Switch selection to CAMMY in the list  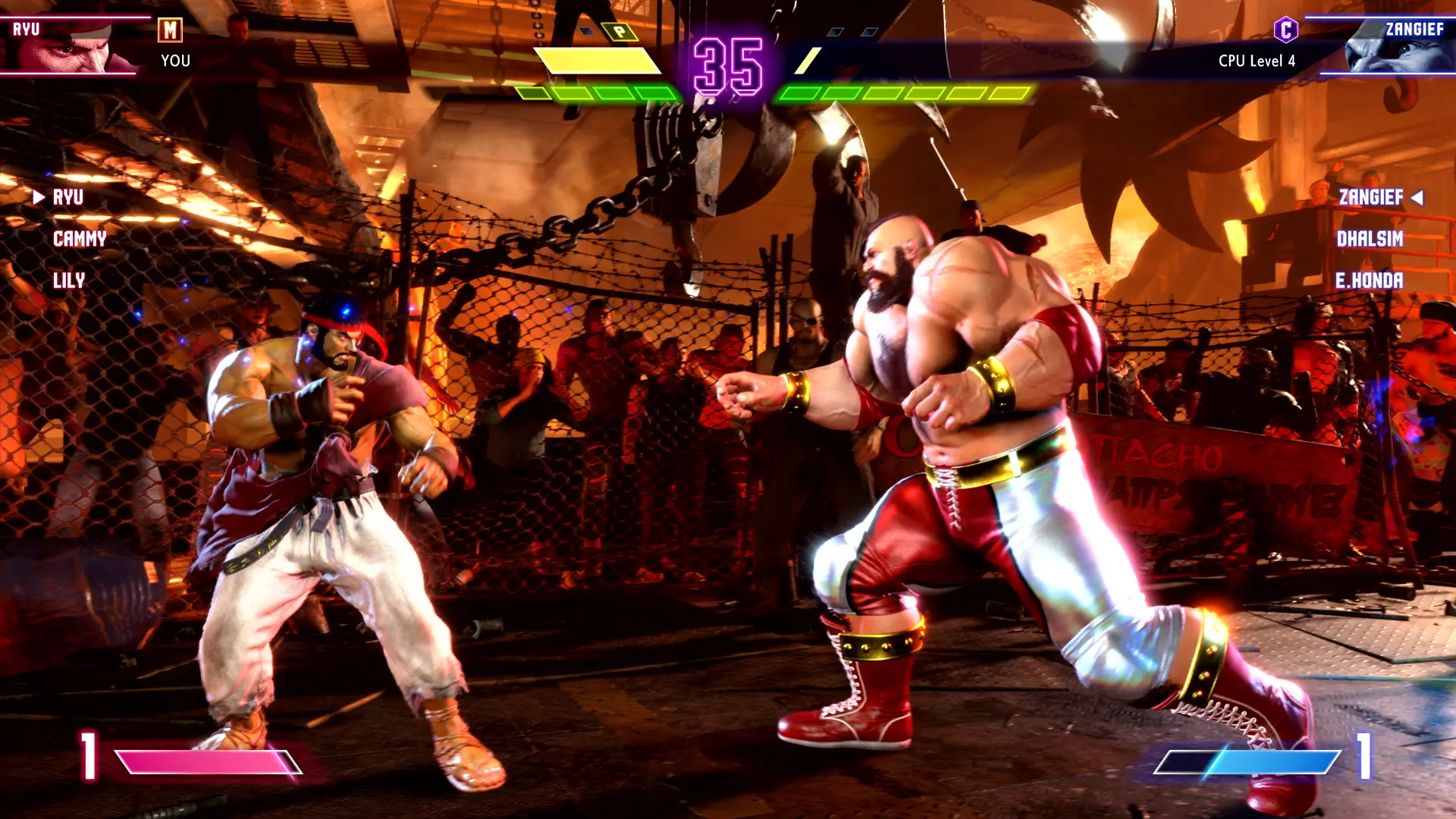click(79, 240)
